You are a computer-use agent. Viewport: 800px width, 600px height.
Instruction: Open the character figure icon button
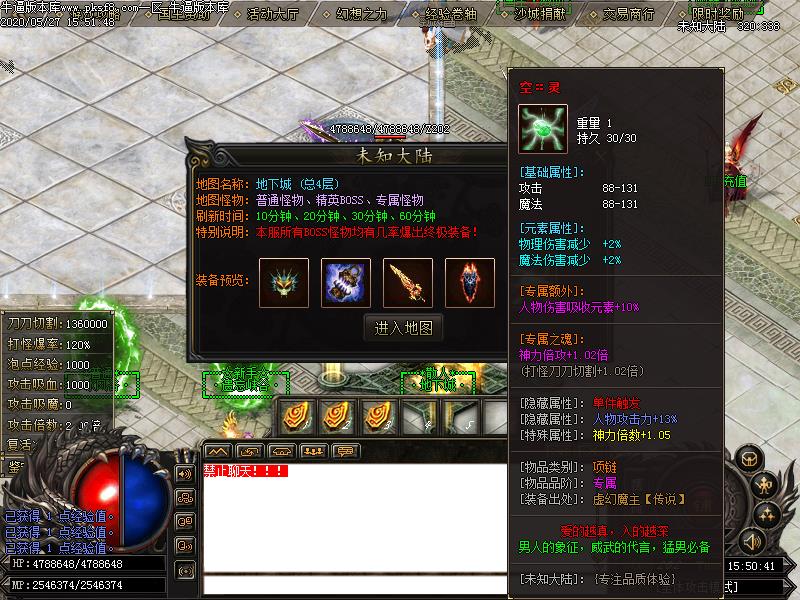click(765, 487)
